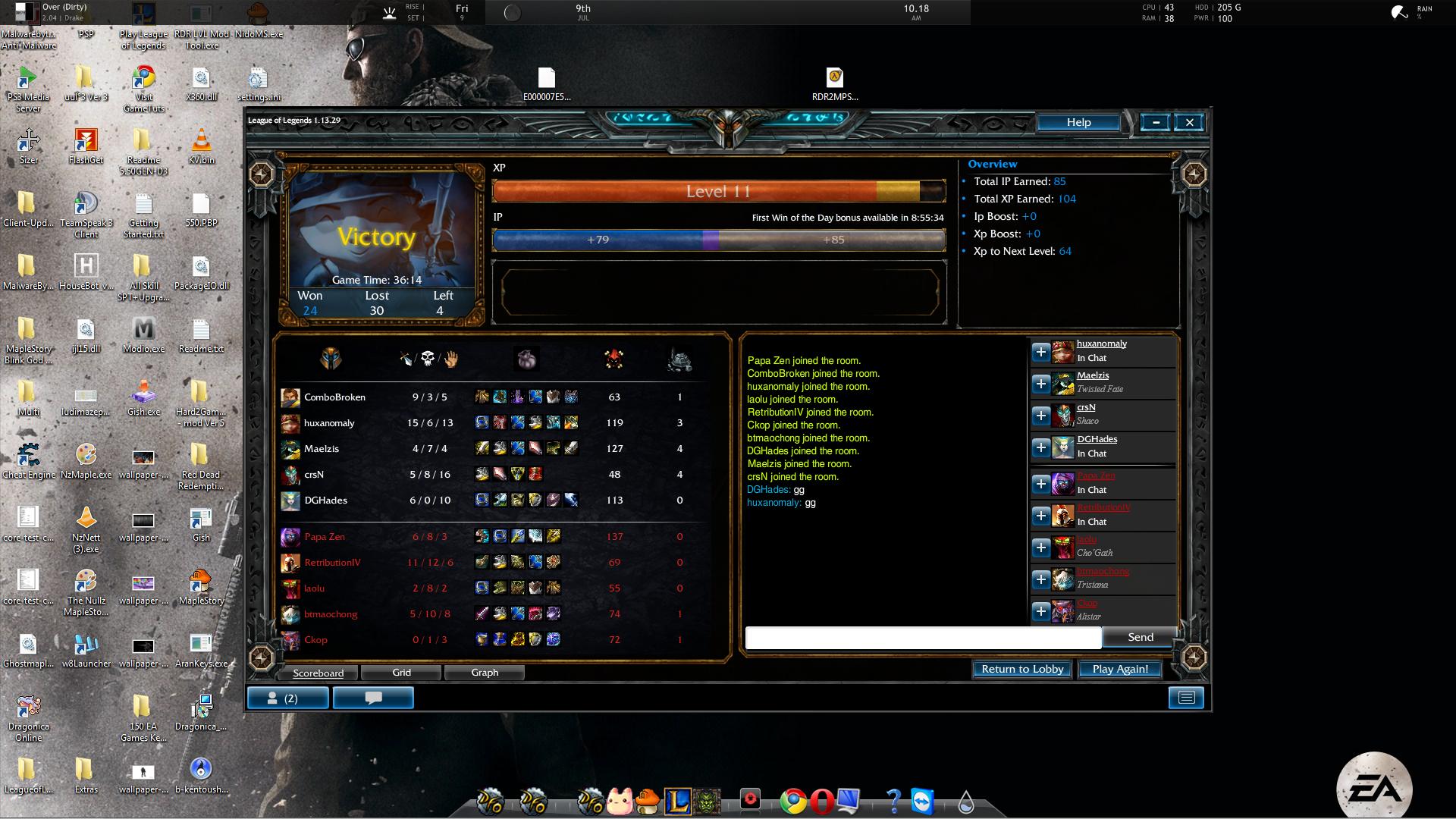Open crsN's player name link
Viewport: 1456px width, 819px height.
1086,407
